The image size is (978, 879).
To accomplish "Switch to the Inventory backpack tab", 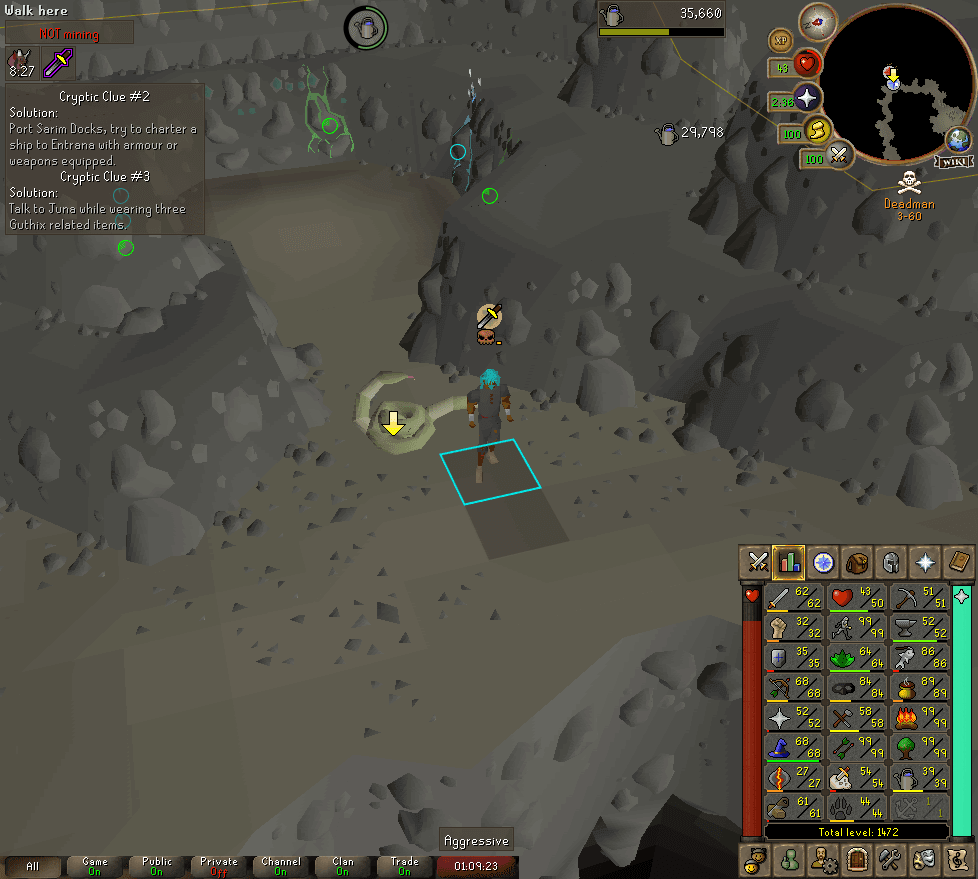I will (856, 562).
